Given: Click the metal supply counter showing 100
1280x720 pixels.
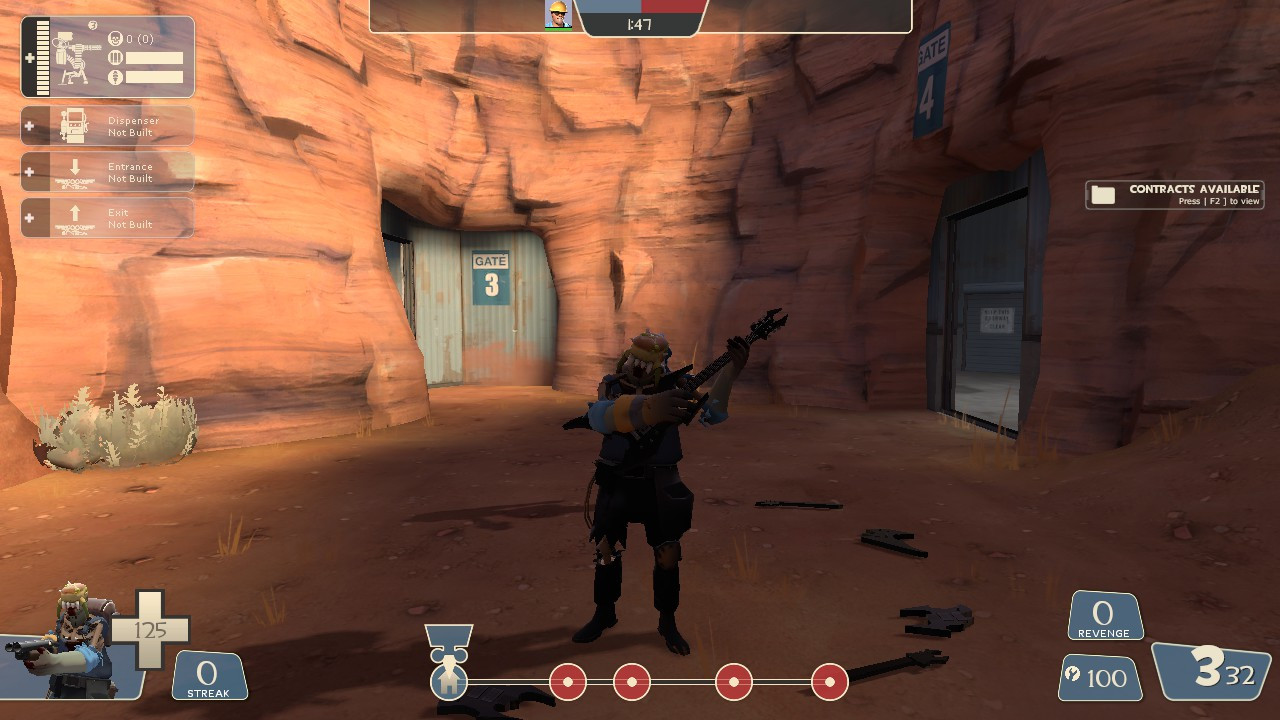Looking at the screenshot, I should point(1097,677).
